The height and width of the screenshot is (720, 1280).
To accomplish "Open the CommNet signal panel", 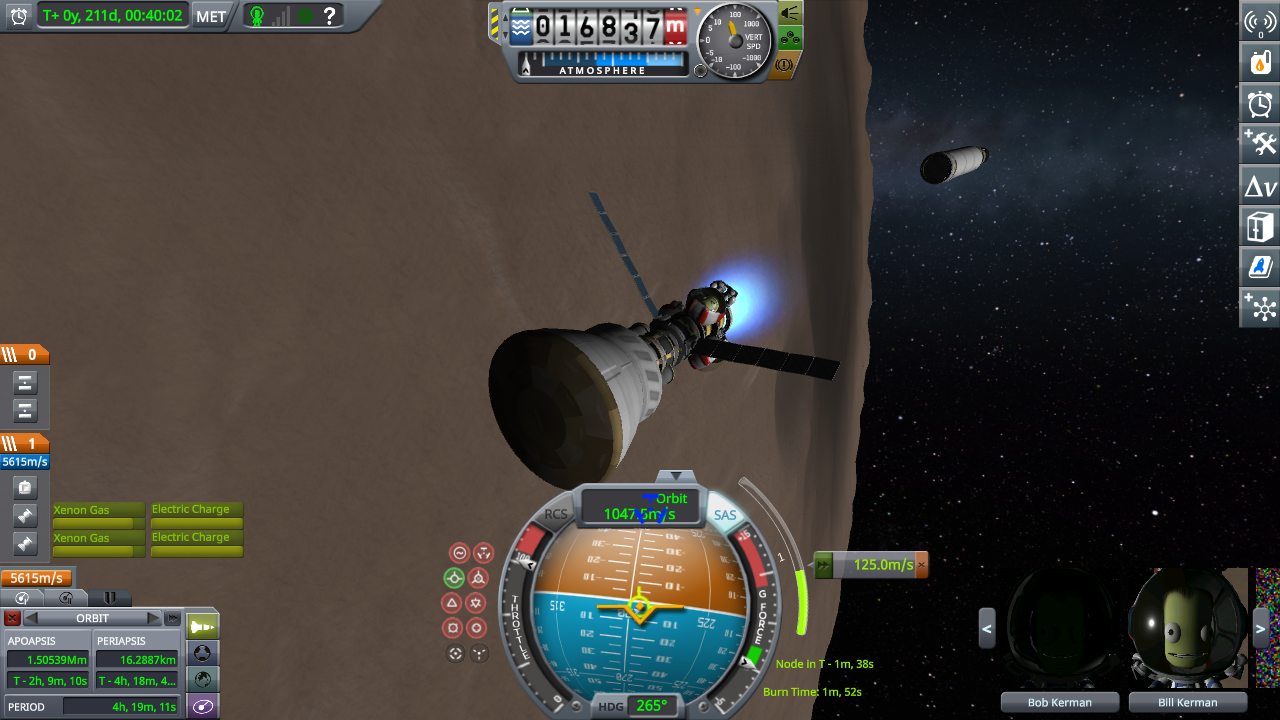I will point(1260,22).
